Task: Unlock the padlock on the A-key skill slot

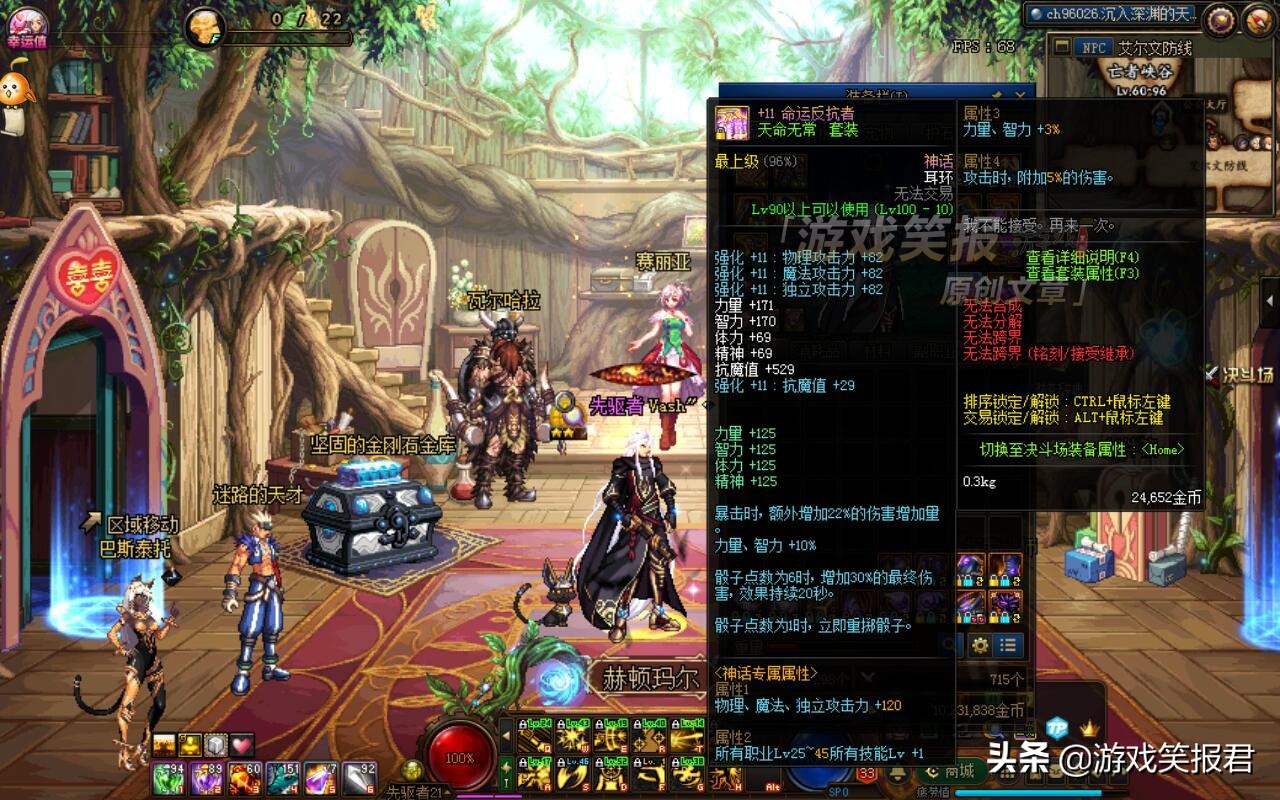Action: [523, 763]
